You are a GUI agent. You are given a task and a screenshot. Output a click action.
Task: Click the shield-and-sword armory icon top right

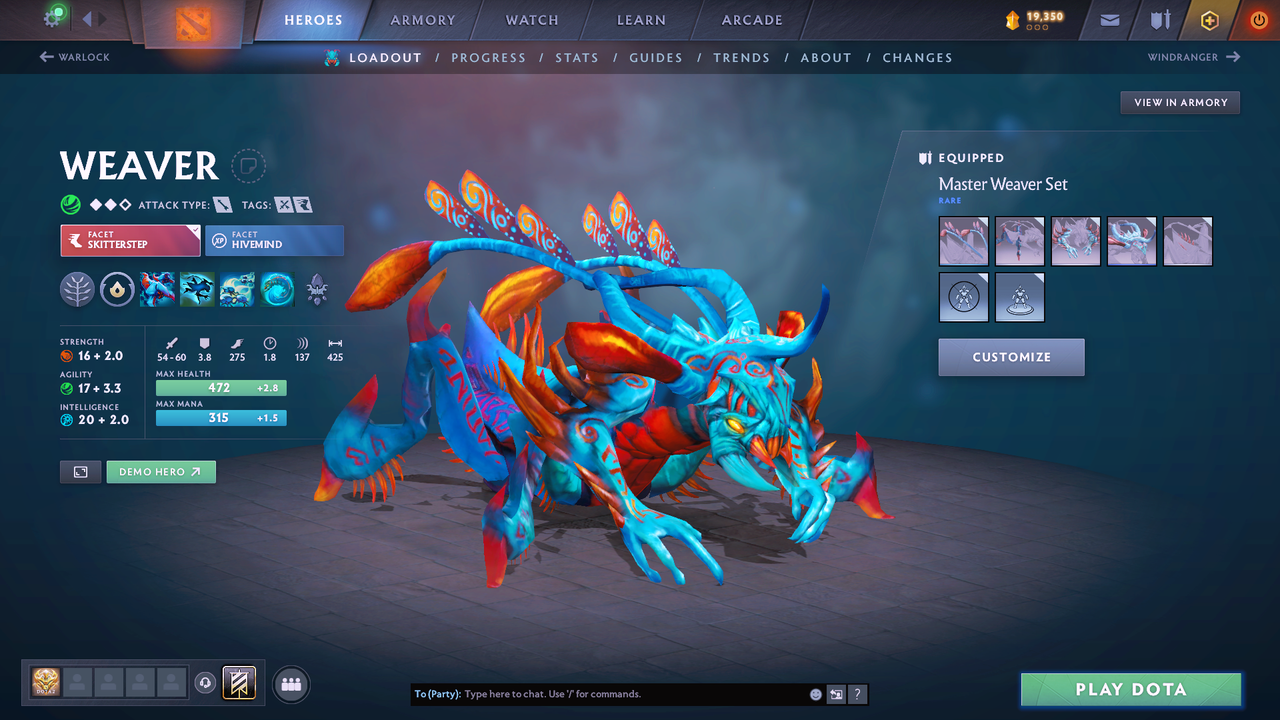click(1159, 19)
